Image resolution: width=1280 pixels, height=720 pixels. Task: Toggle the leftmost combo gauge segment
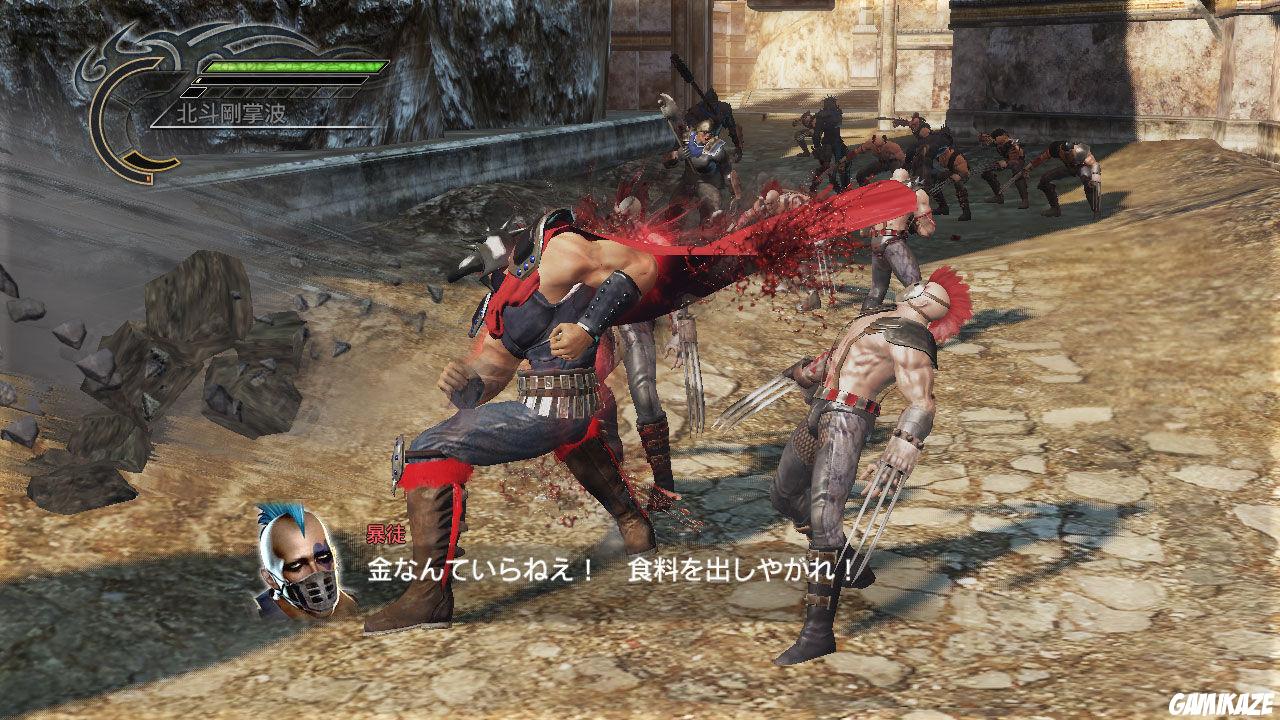point(192,92)
